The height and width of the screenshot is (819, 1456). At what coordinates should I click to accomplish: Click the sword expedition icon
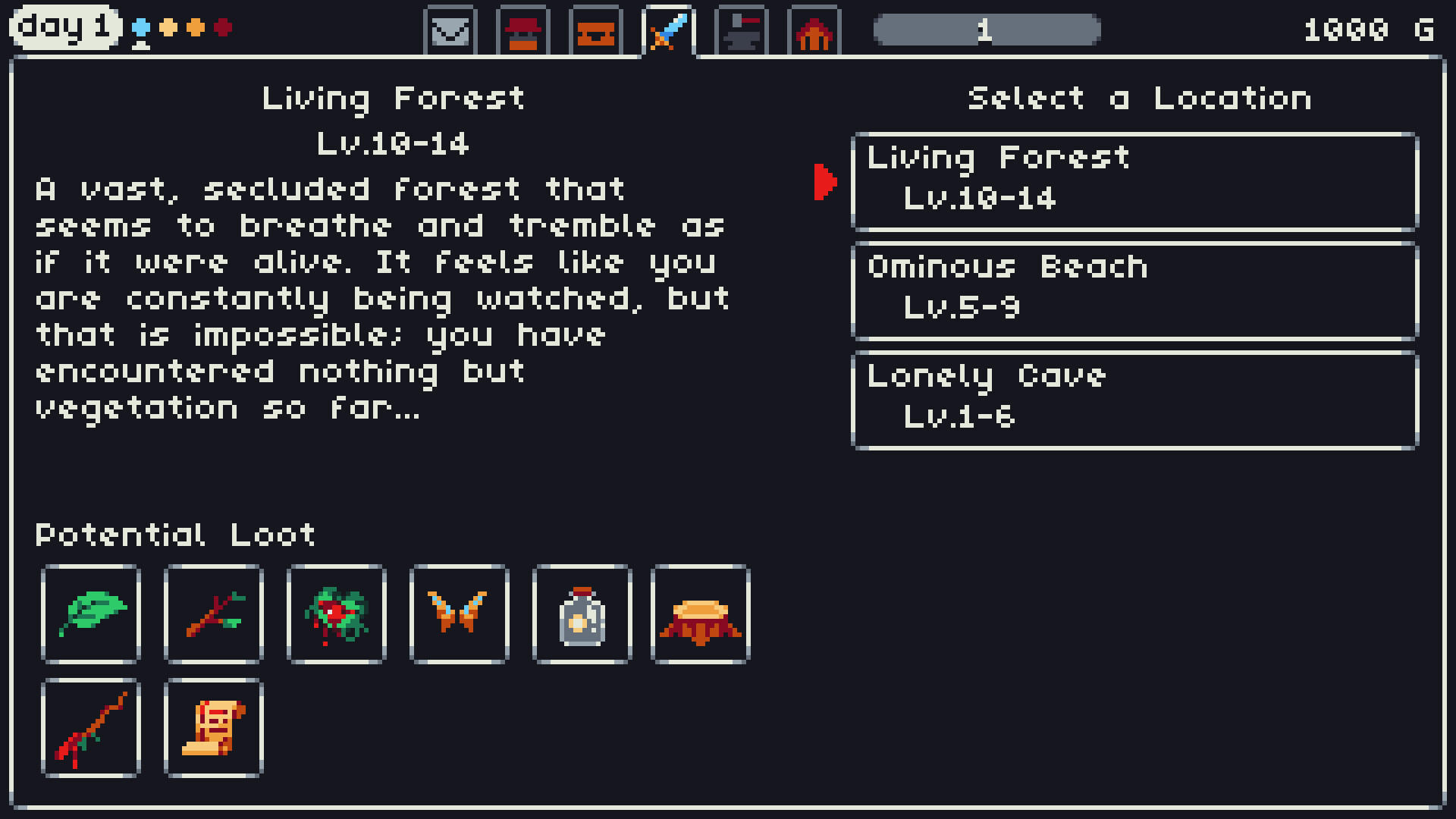(668, 30)
